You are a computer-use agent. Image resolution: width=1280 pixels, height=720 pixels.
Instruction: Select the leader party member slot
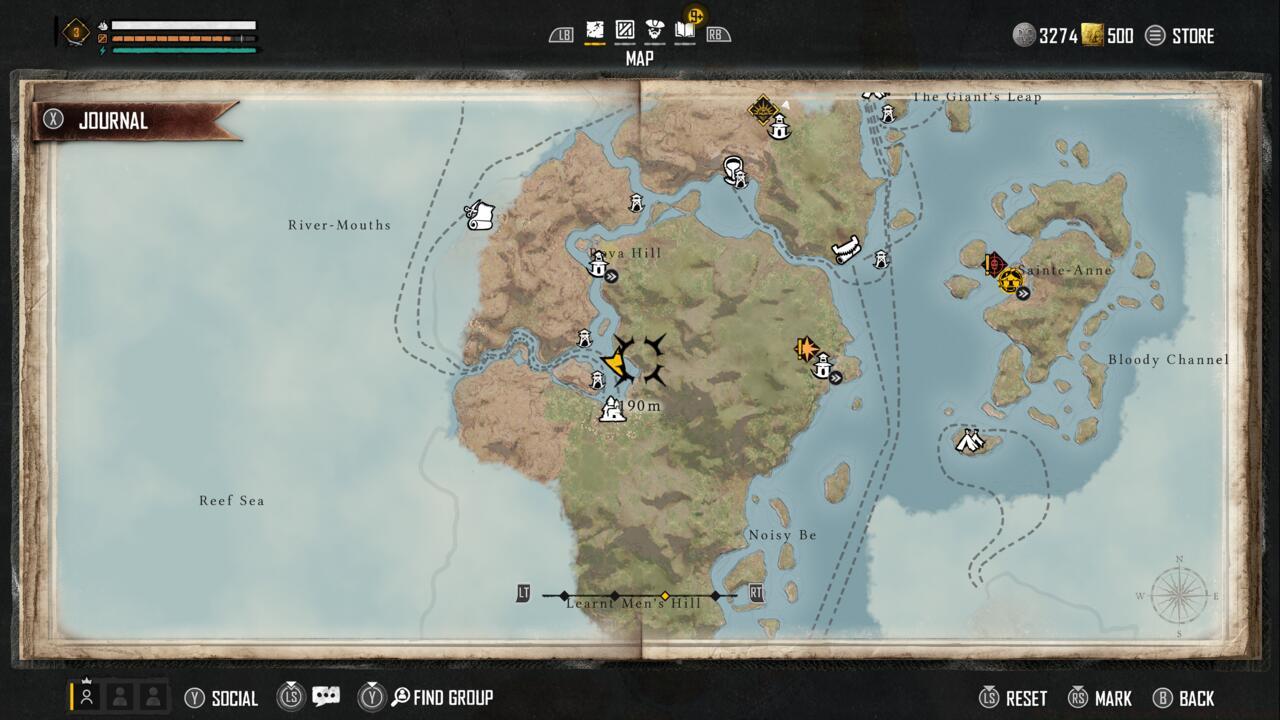(x=87, y=696)
